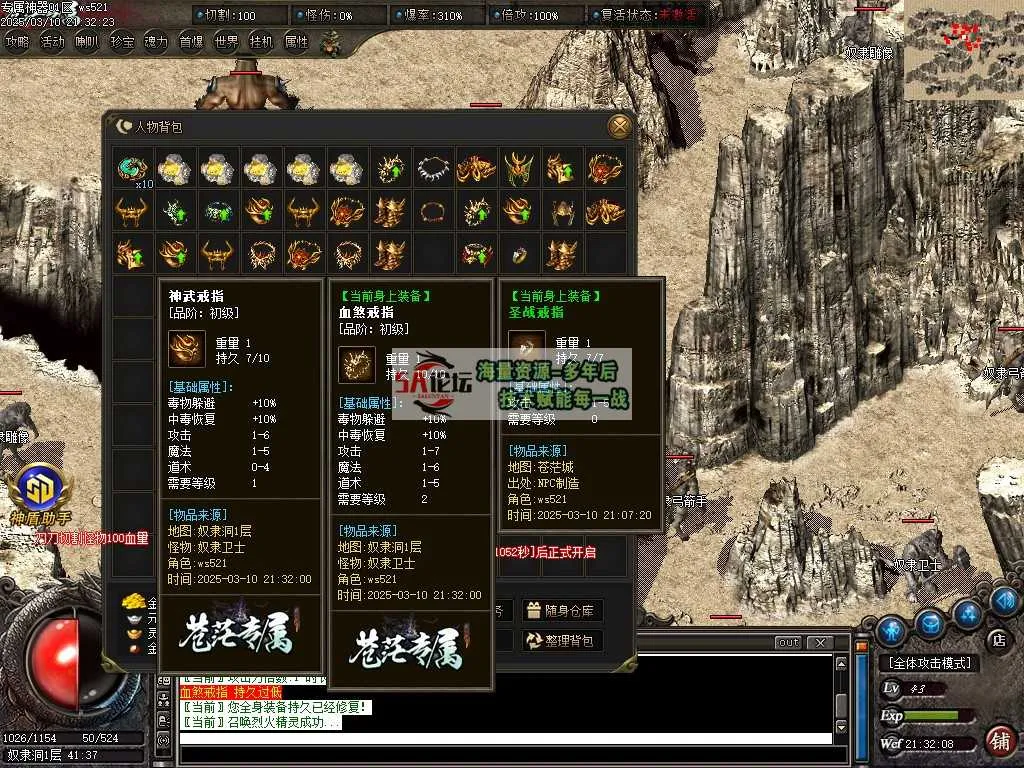Open the 魂力 soul power menu
1024x768 pixels.
coord(156,42)
